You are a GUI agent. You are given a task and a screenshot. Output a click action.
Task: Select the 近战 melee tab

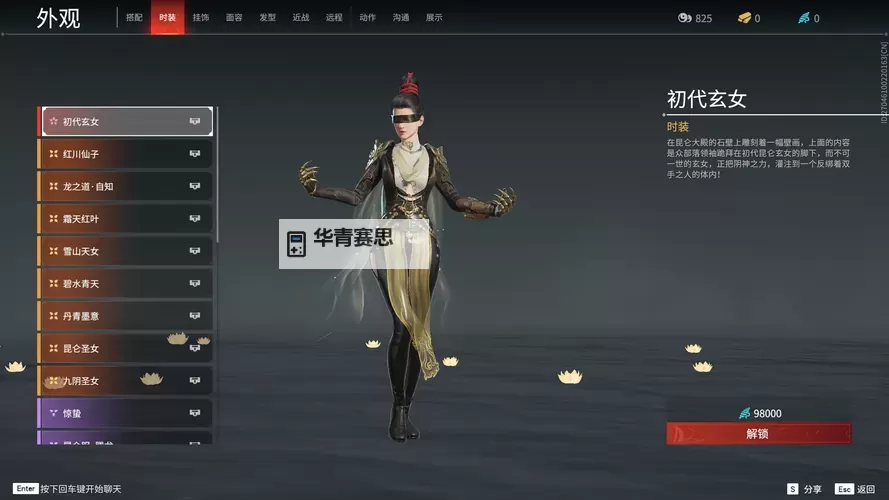tap(301, 18)
